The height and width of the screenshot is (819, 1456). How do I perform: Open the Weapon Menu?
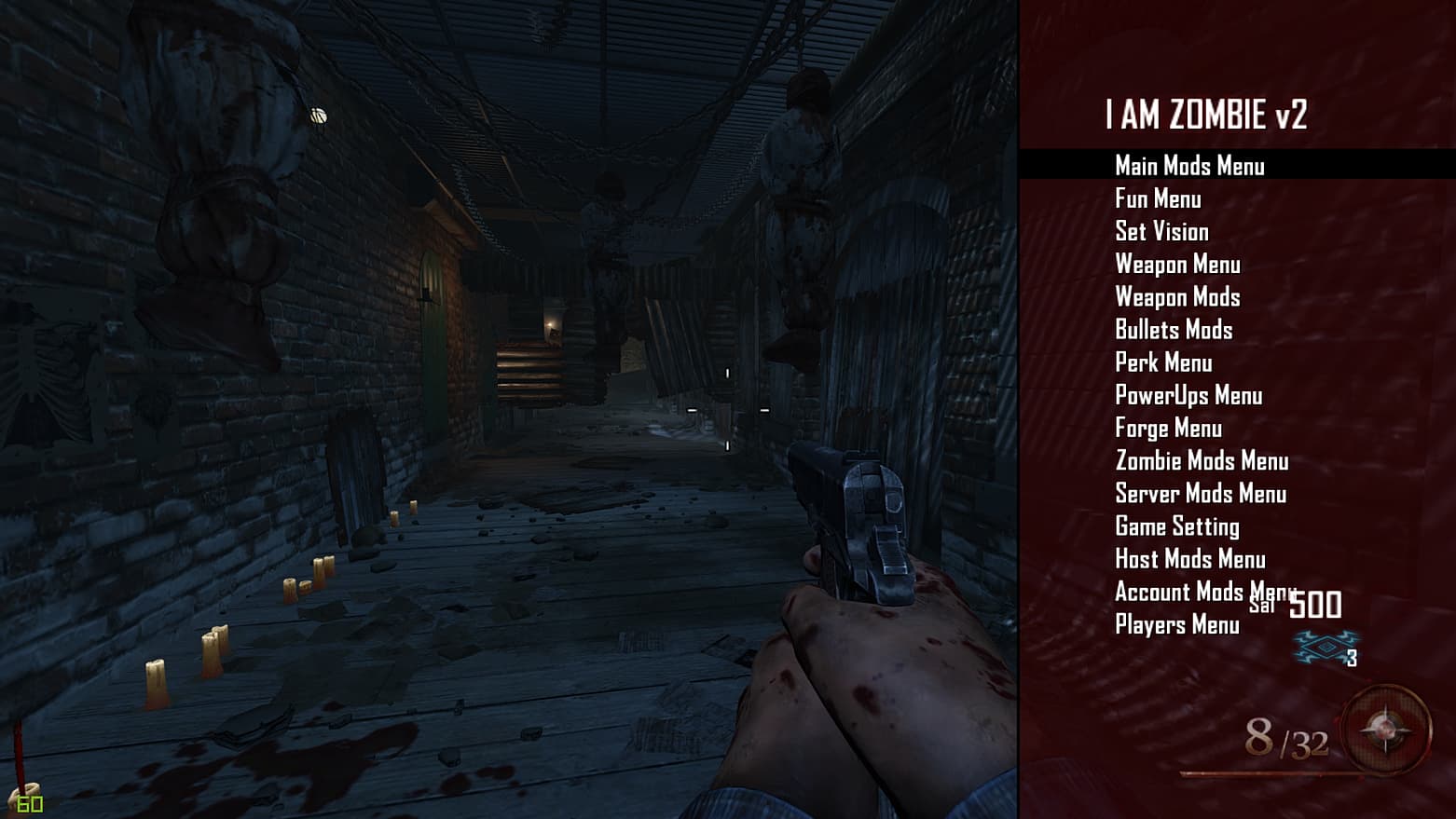pyautogui.click(x=1177, y=265)
